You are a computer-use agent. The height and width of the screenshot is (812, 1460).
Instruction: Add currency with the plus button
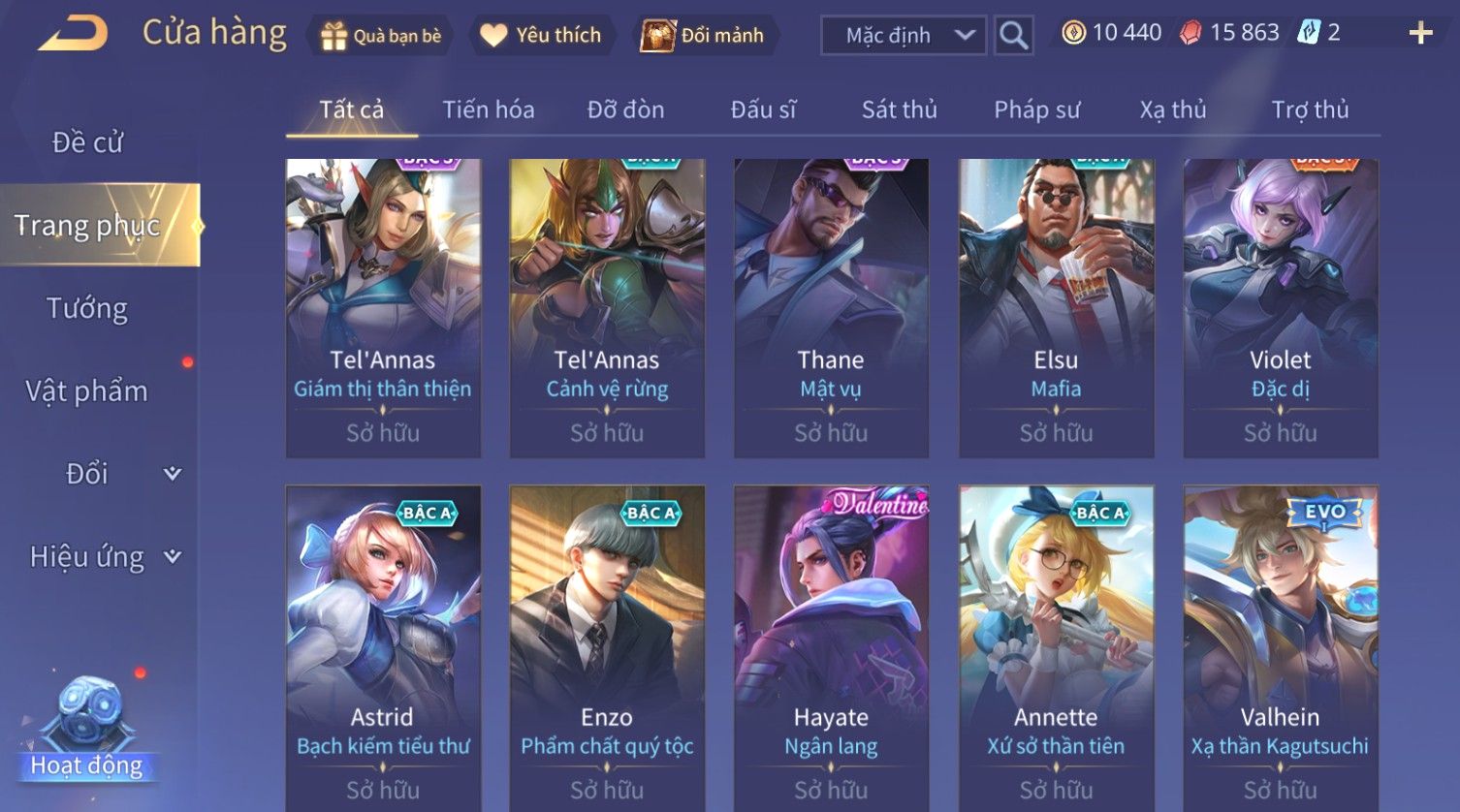1420,34
